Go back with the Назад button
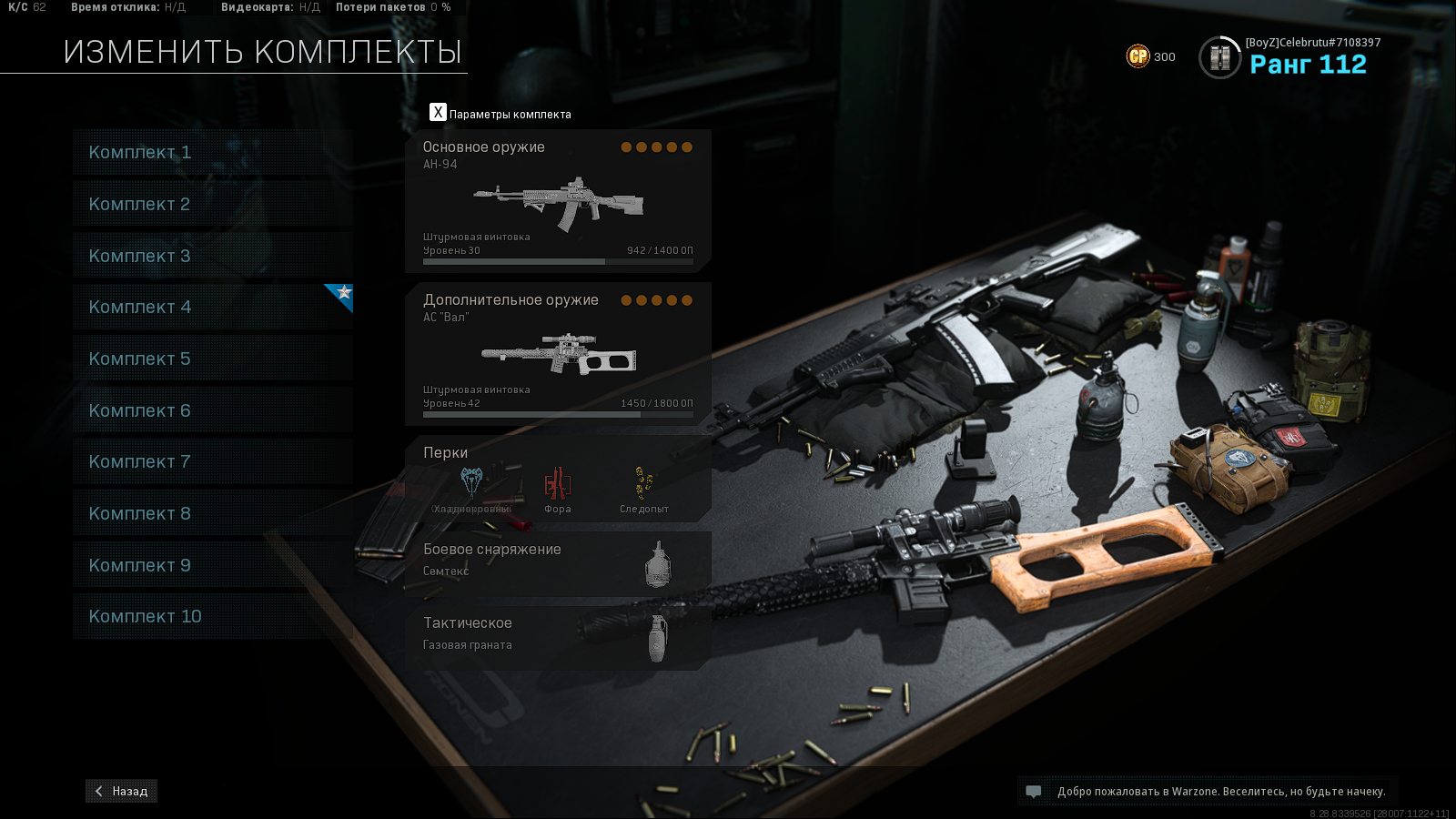The height and width of the screenshot is (819, 1456). (x=122, y=791)
